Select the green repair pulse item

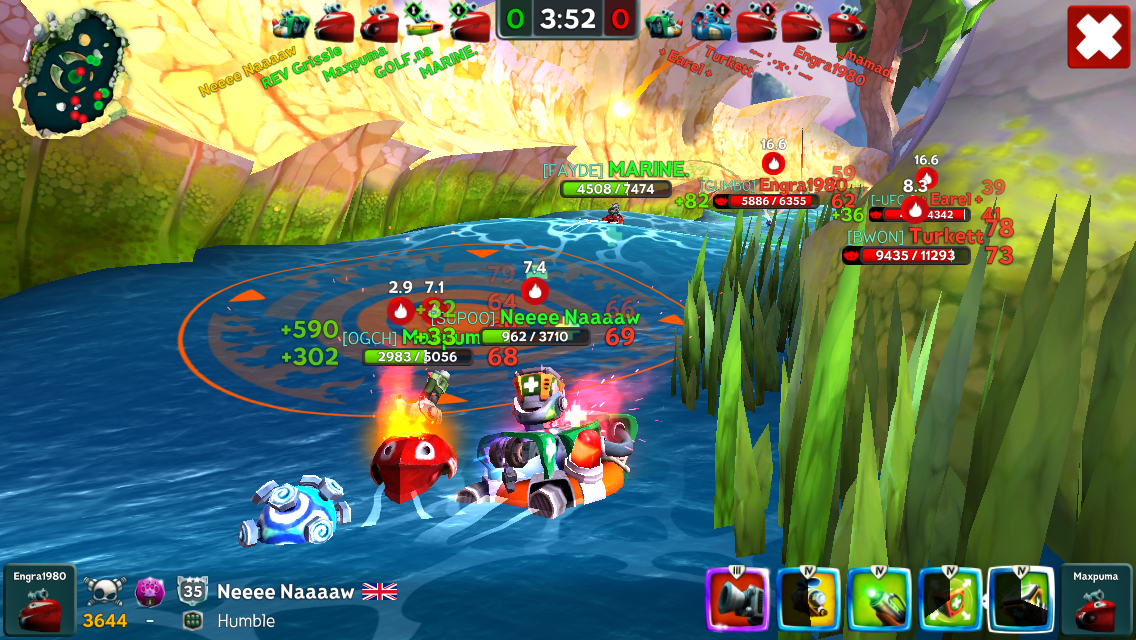[x=950, y=600]
